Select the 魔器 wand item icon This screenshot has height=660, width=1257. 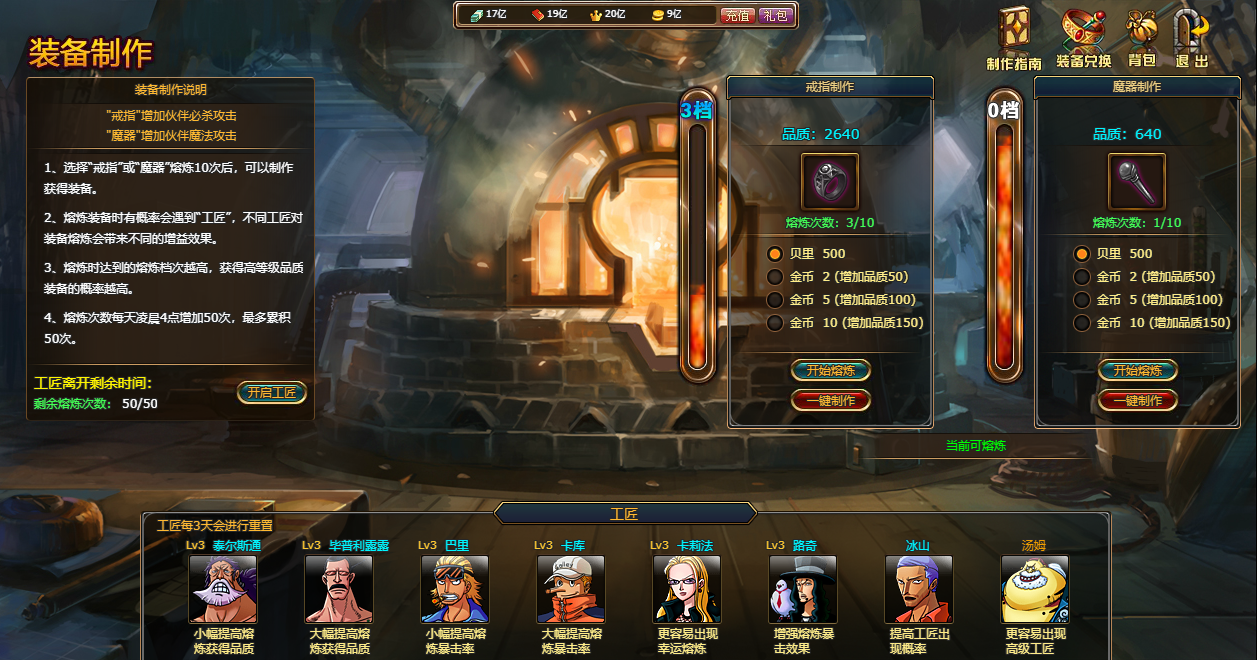click(x=1137, y=182)
